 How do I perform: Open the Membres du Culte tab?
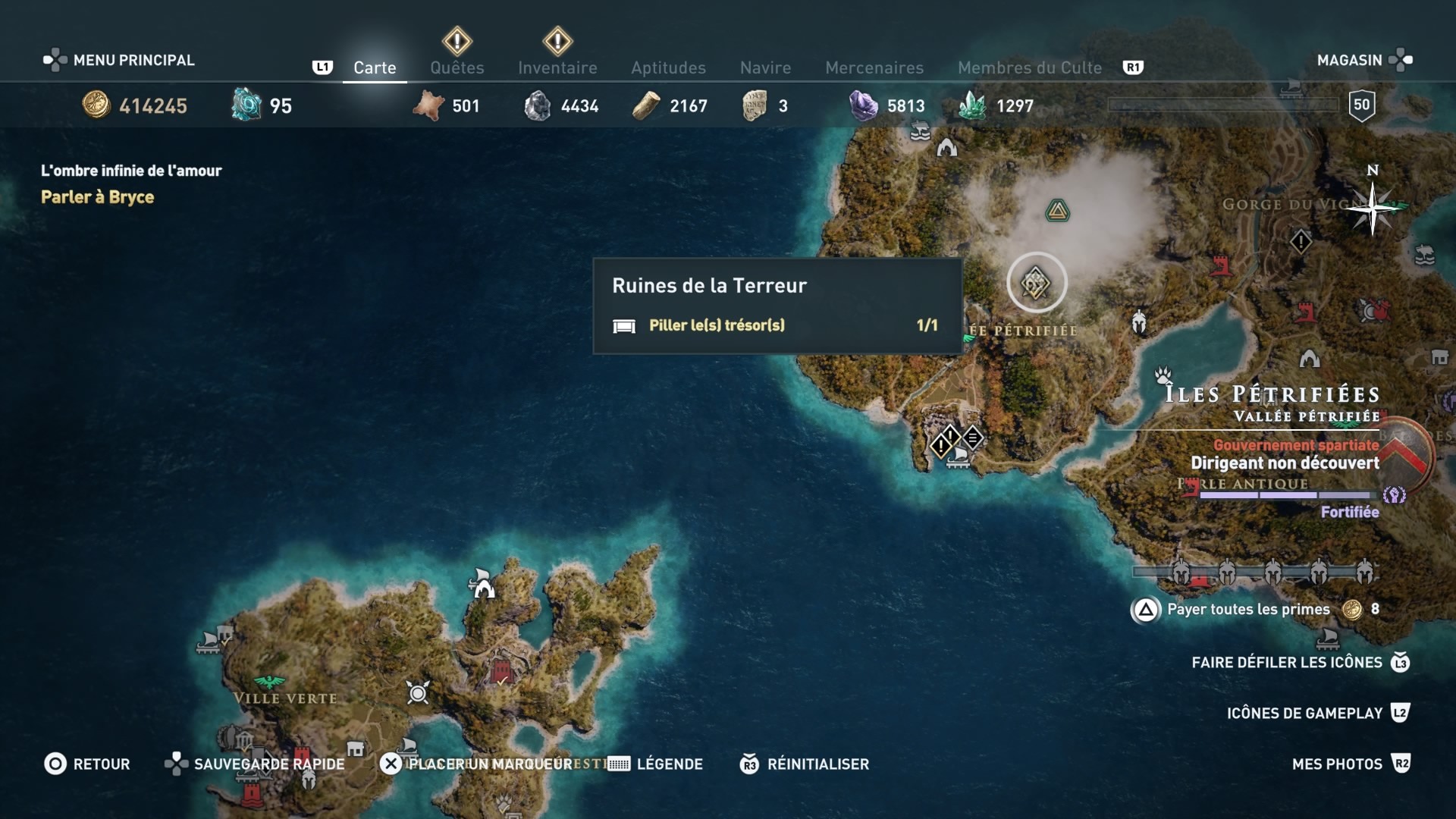[1029, 67]
